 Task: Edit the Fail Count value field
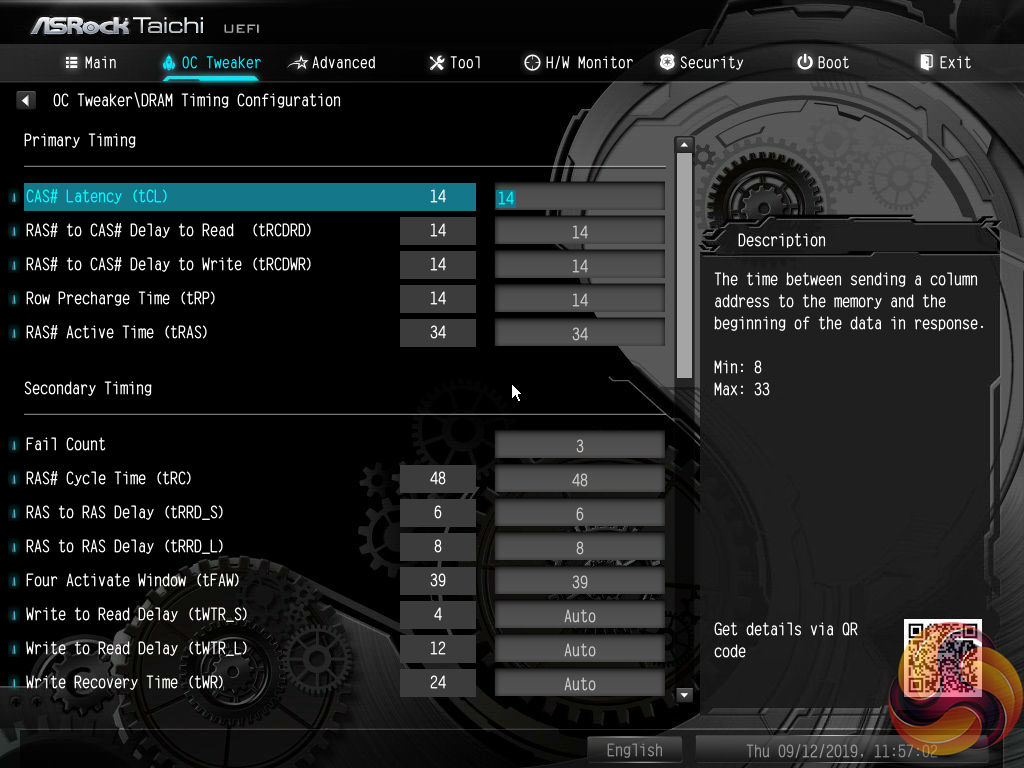580,446
